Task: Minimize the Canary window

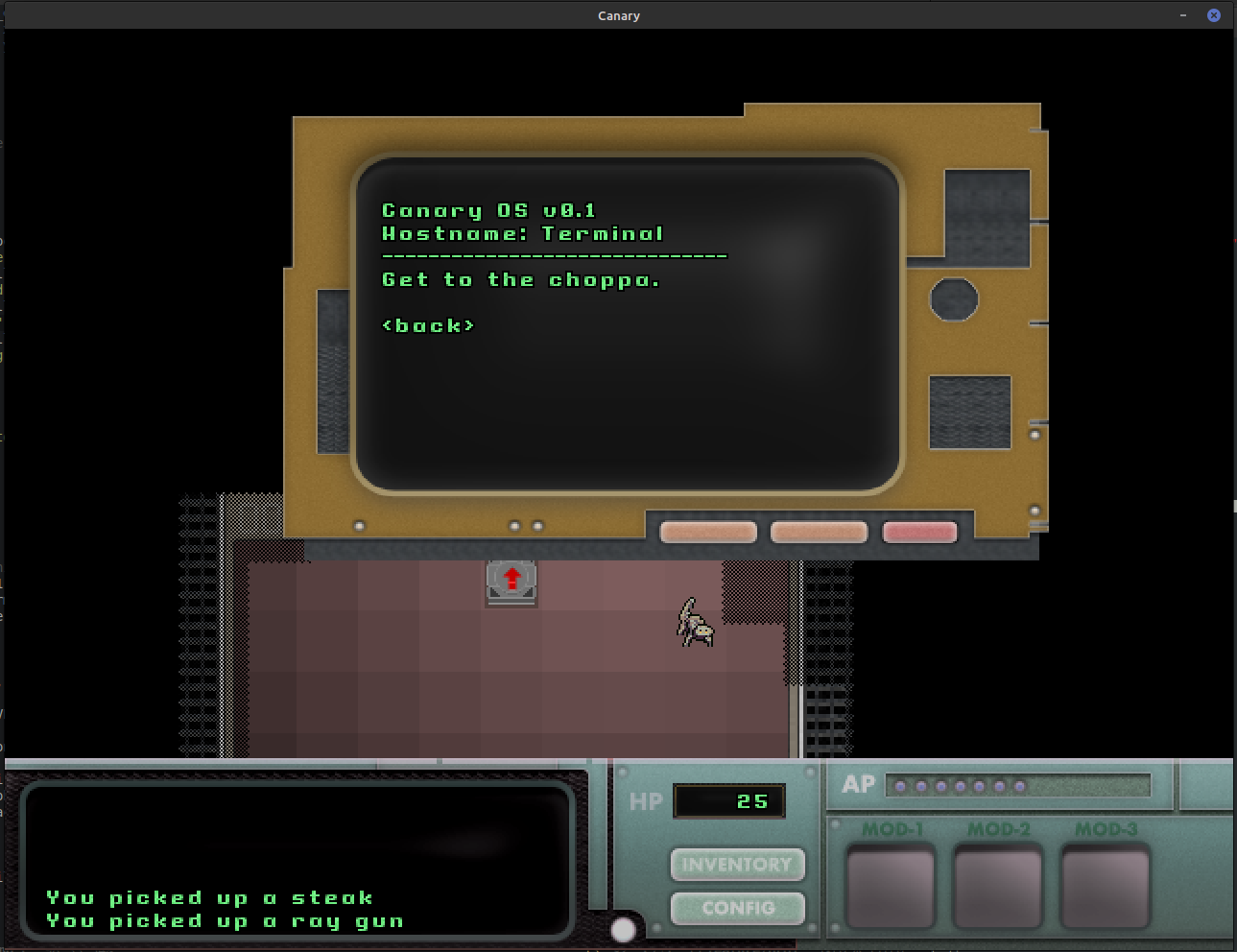Action: pyautogui.click(x=1183, y=15)
